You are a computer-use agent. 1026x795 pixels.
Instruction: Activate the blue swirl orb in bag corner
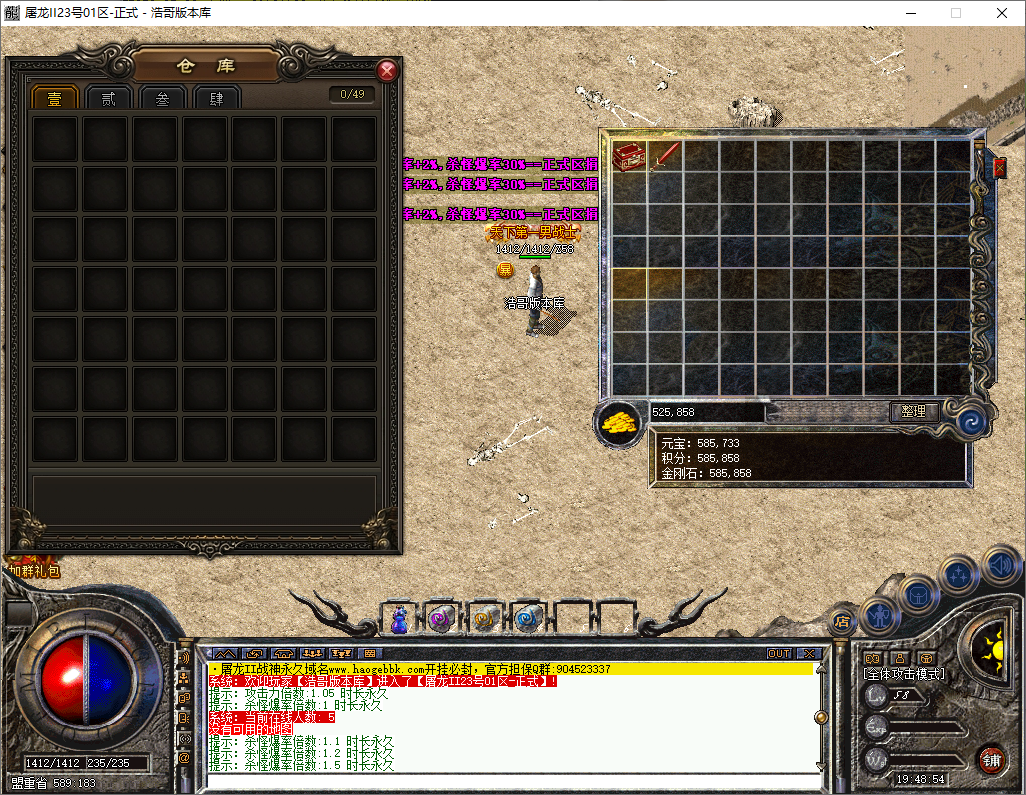point(969,422)
